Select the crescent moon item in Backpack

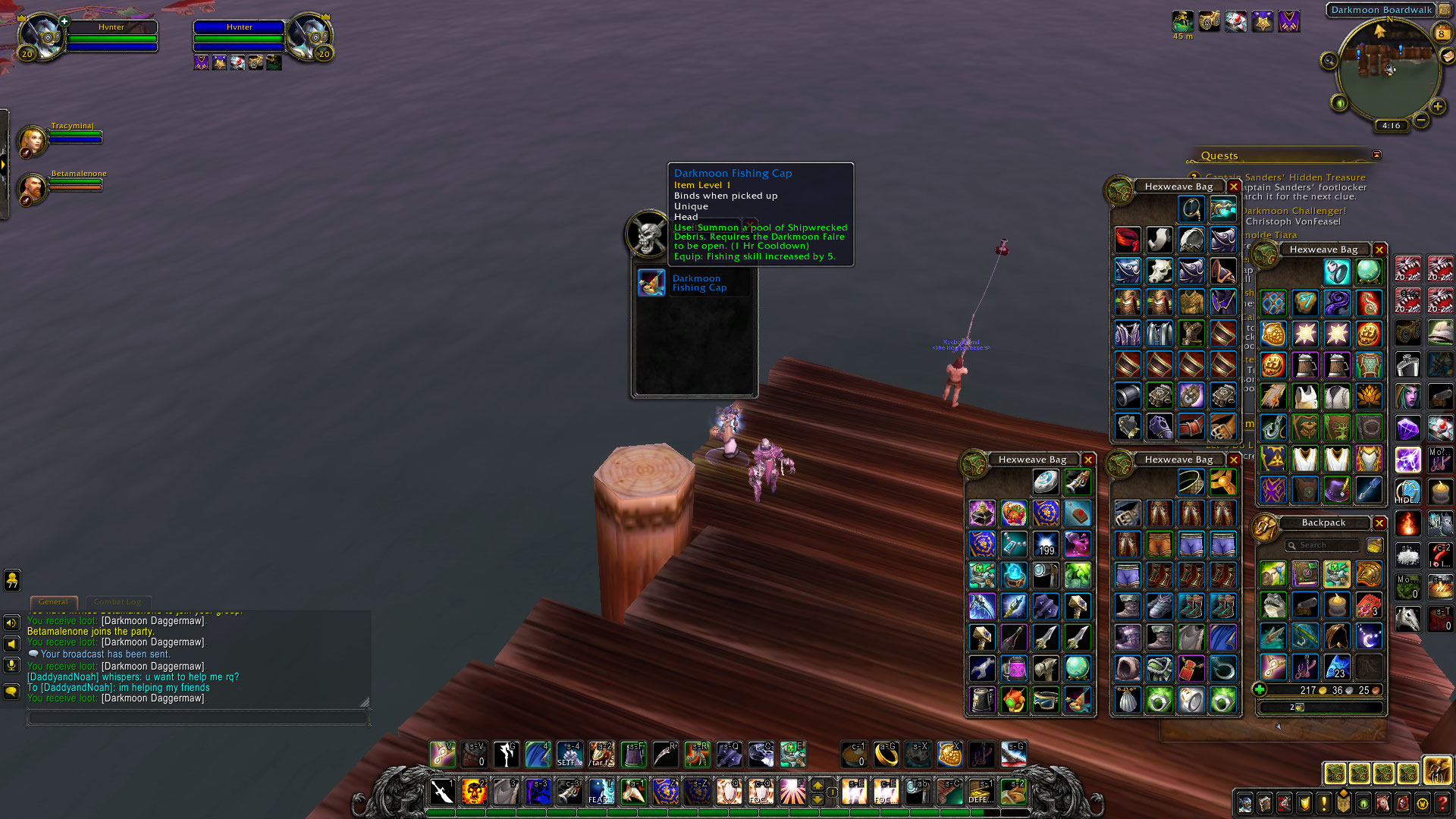point(1369,637)
